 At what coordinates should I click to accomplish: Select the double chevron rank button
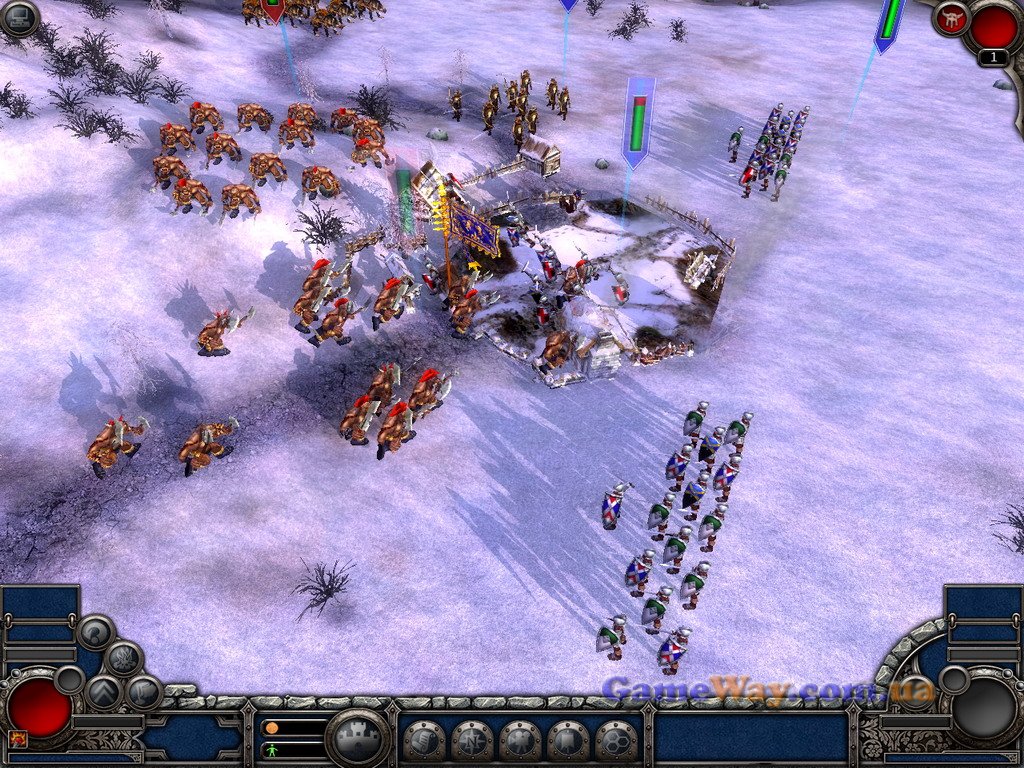point(103,691)
